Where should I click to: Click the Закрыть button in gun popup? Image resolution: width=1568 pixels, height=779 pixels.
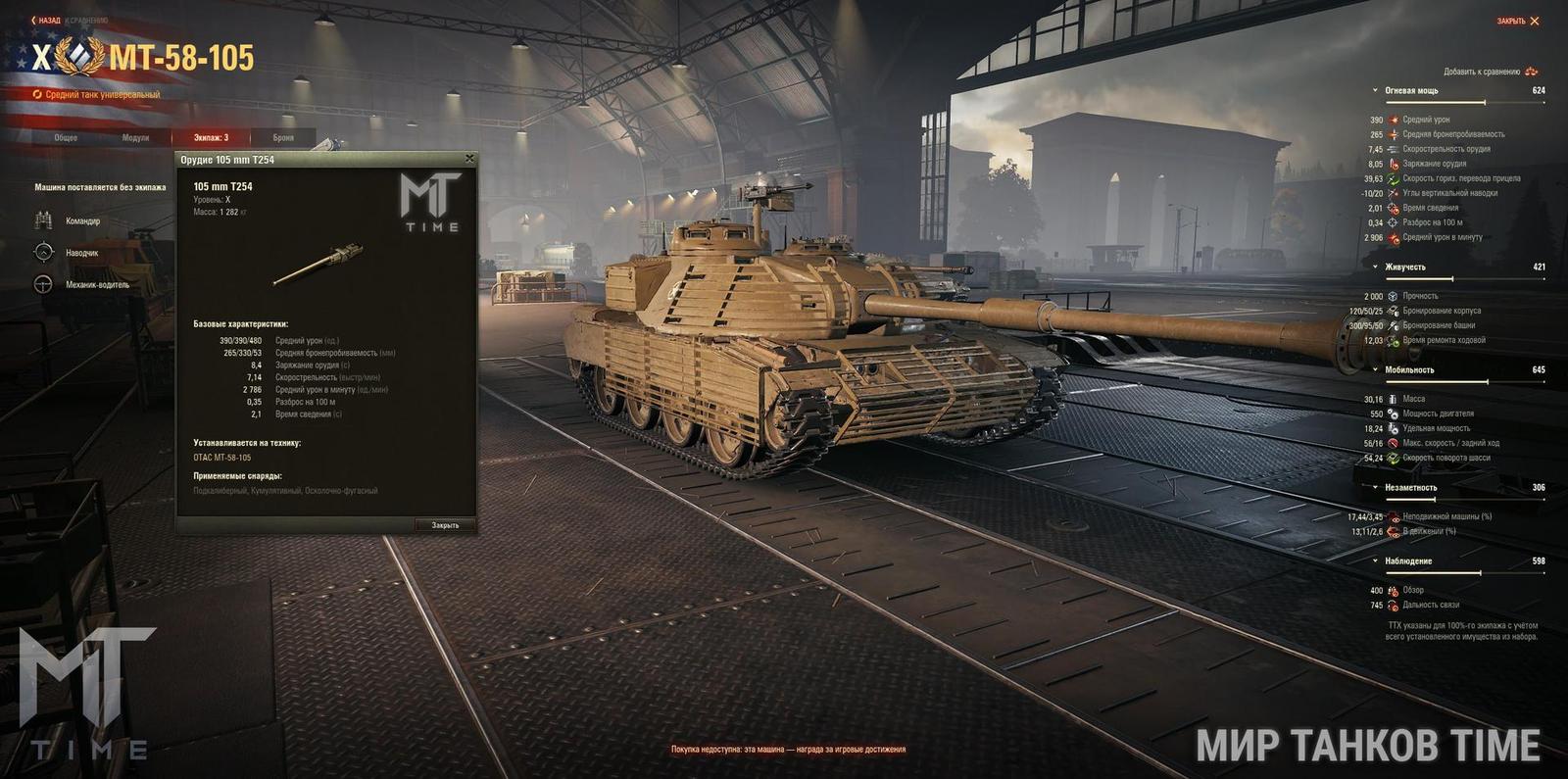point(445,525)
